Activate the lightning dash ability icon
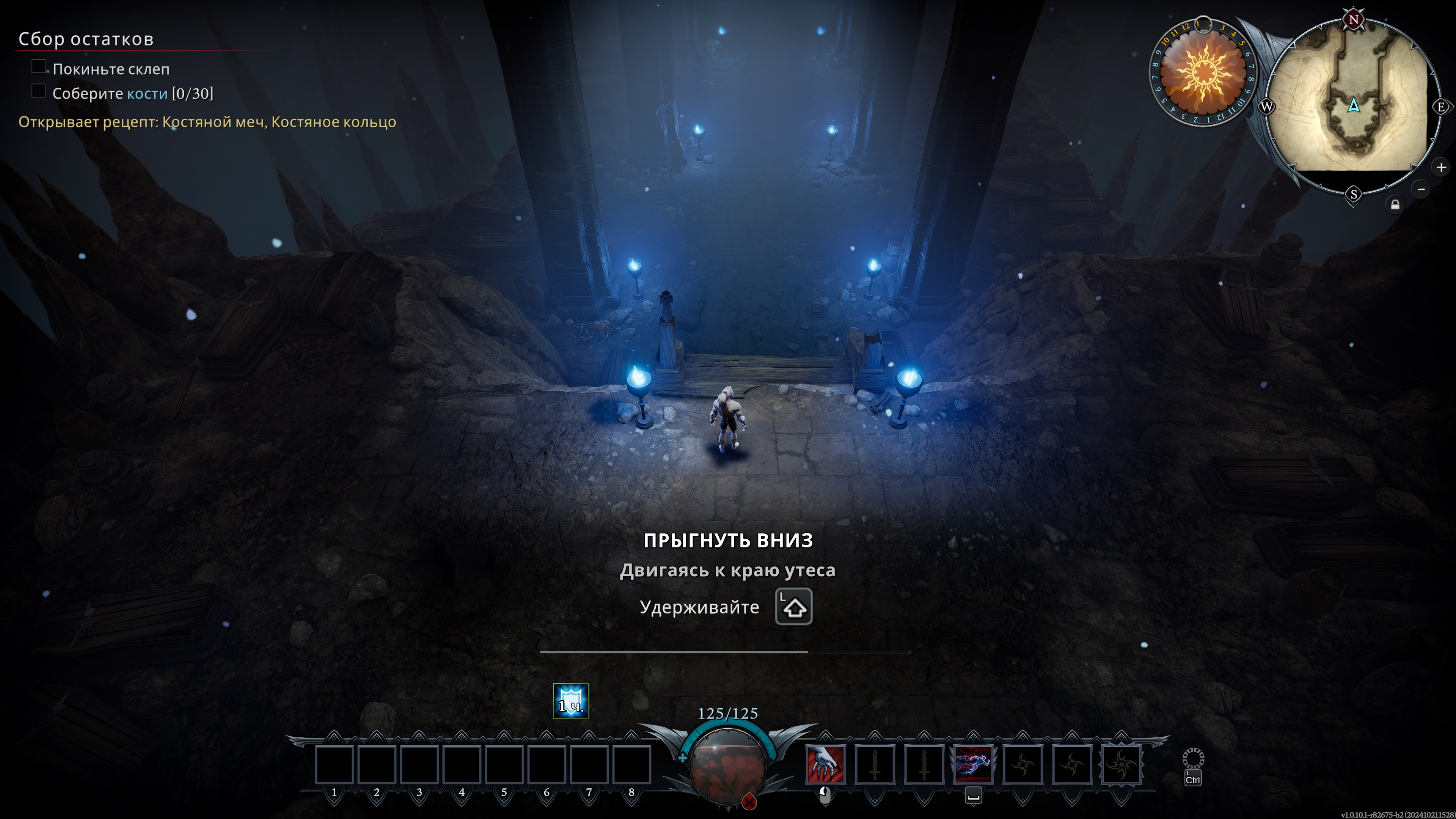 (x=973, y=764)
